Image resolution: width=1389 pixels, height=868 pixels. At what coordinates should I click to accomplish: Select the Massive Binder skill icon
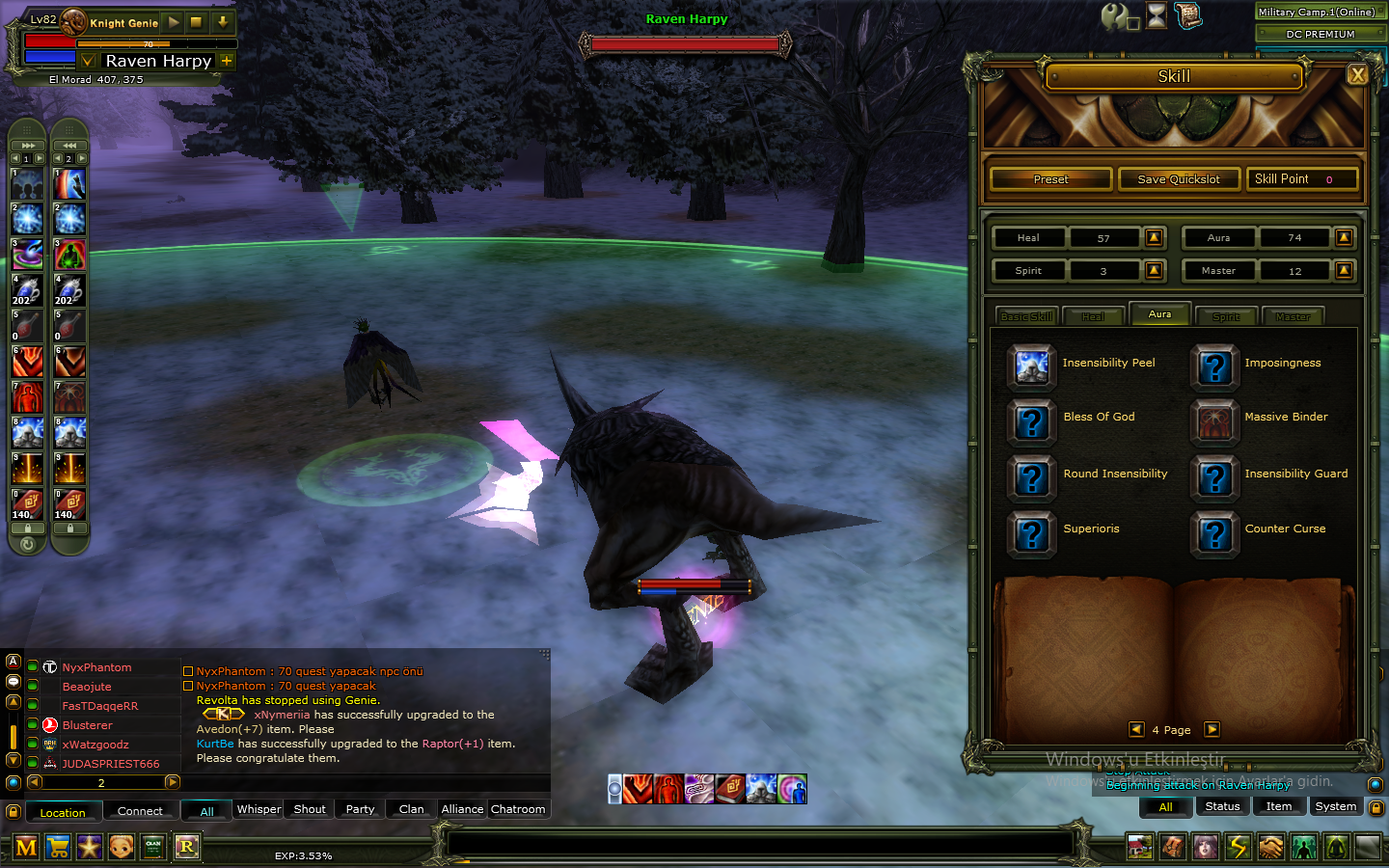(x=1214, y=420)
